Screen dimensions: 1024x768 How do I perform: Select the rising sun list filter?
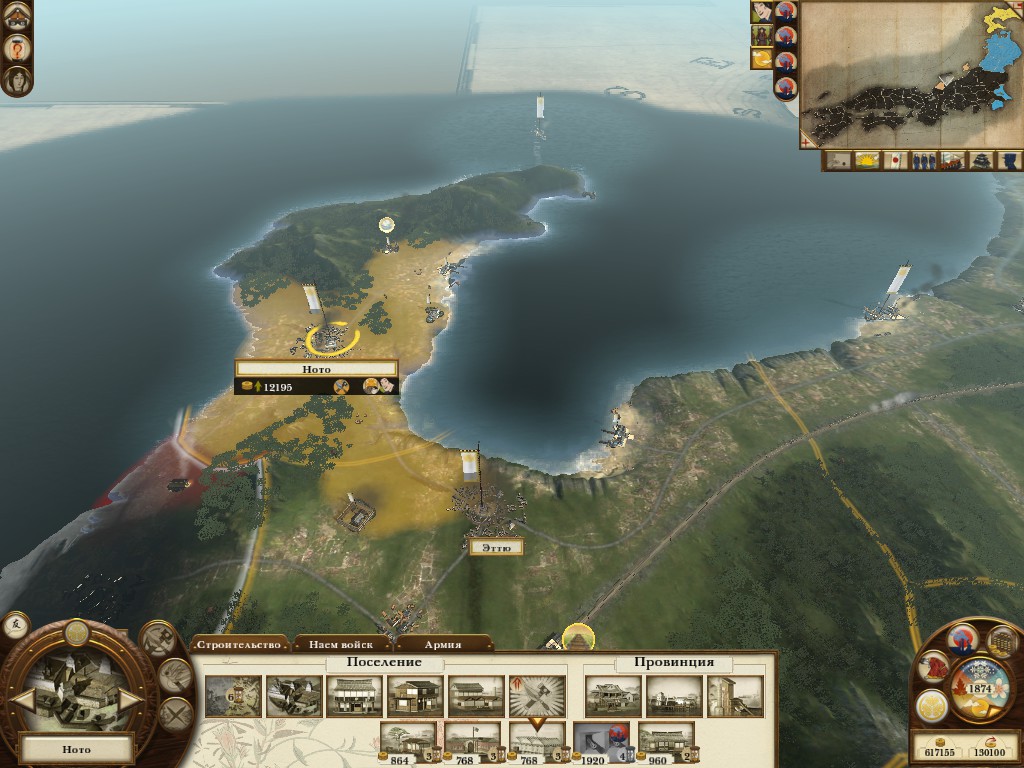pos(866,160)
